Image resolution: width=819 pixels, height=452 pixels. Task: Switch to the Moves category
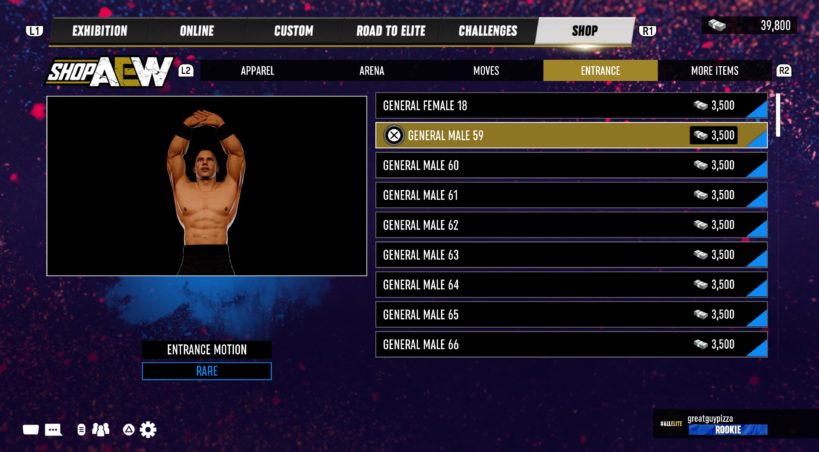click(486, 71)
